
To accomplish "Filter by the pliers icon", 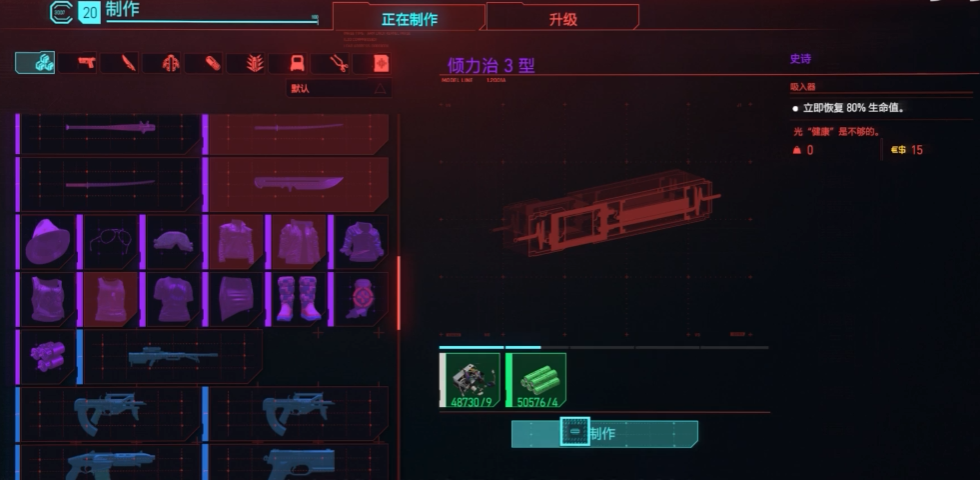I will tap(339, 63).
